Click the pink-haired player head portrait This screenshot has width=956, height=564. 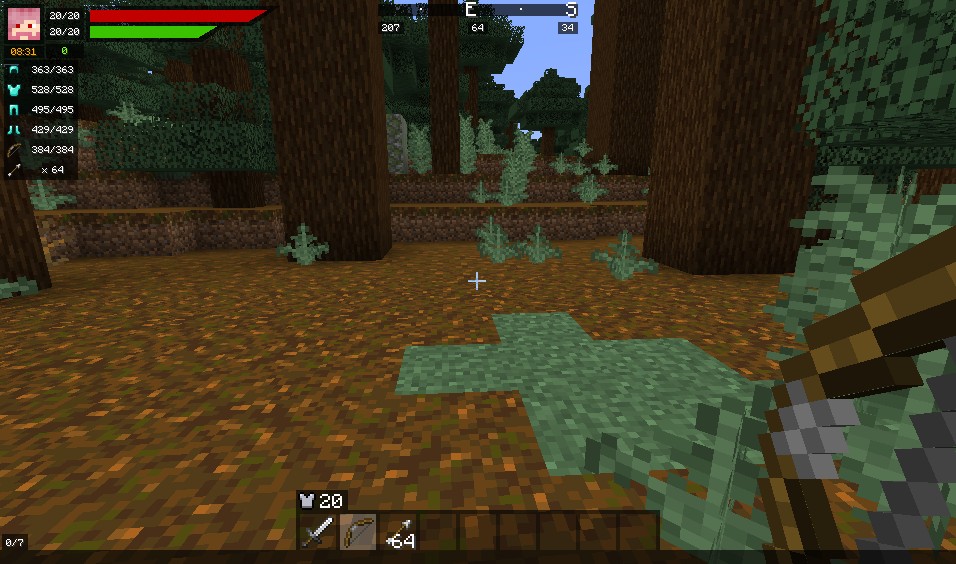click(24, 23)
